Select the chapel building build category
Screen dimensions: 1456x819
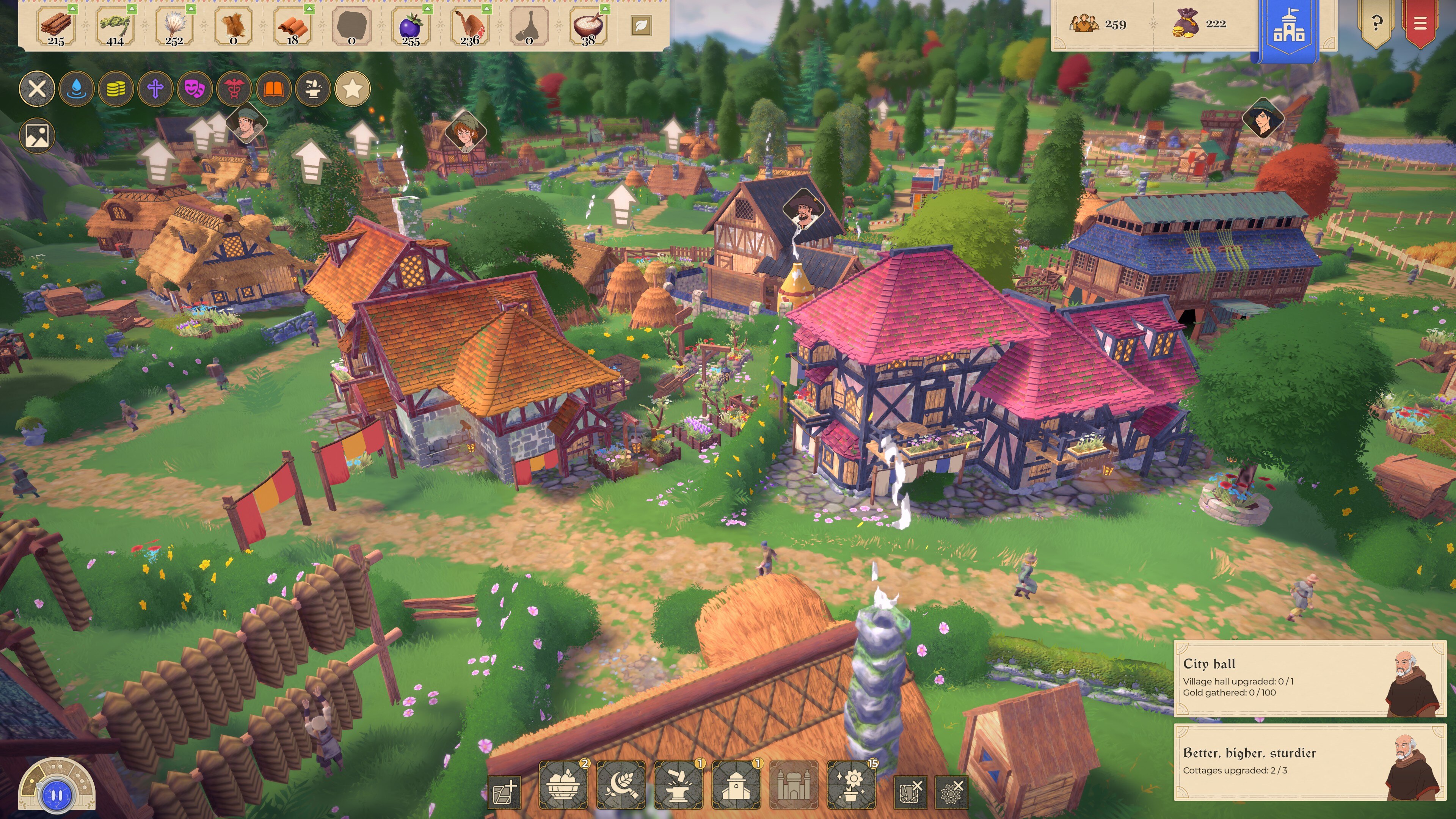[736, 785]
